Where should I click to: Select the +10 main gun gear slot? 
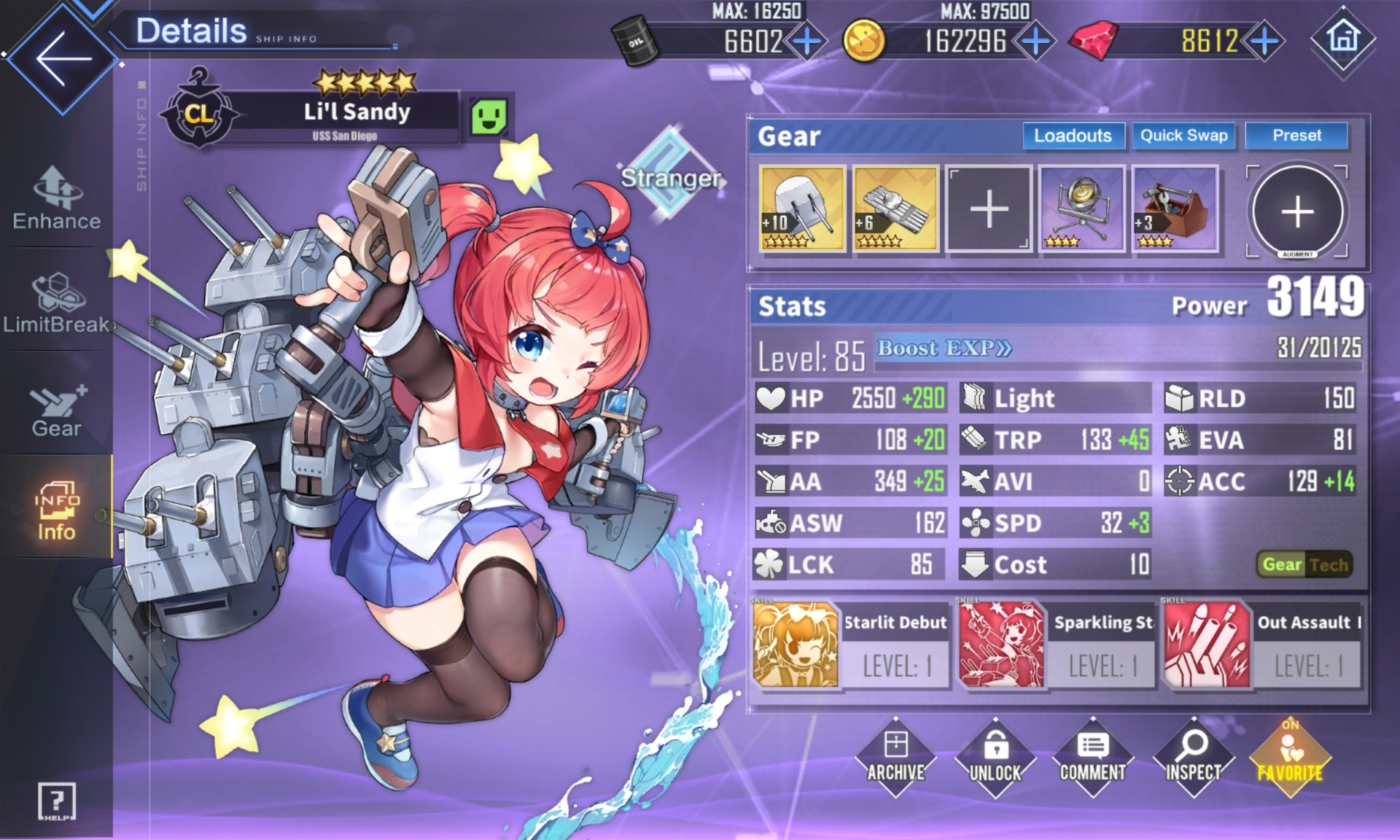(802, 209)
